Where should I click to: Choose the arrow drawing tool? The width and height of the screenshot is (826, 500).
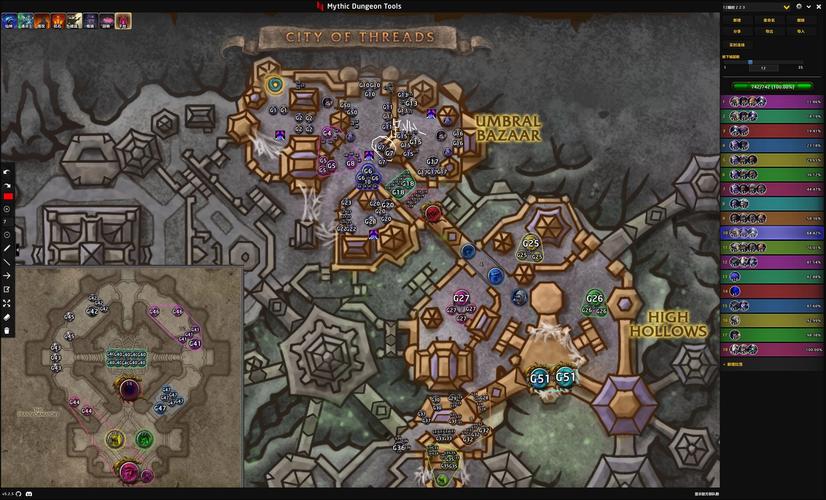(x=7, y=275)
